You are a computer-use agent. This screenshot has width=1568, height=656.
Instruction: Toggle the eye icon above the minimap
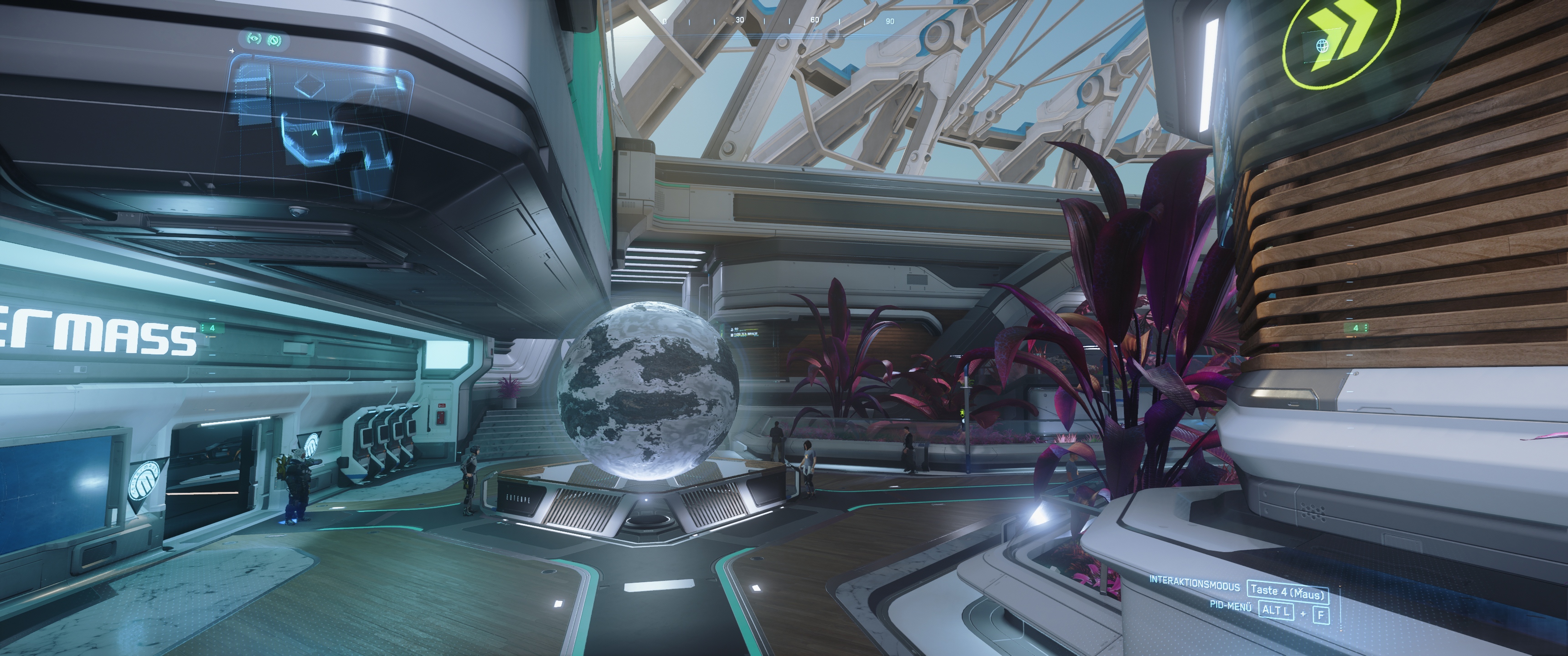tap(254, 40)
